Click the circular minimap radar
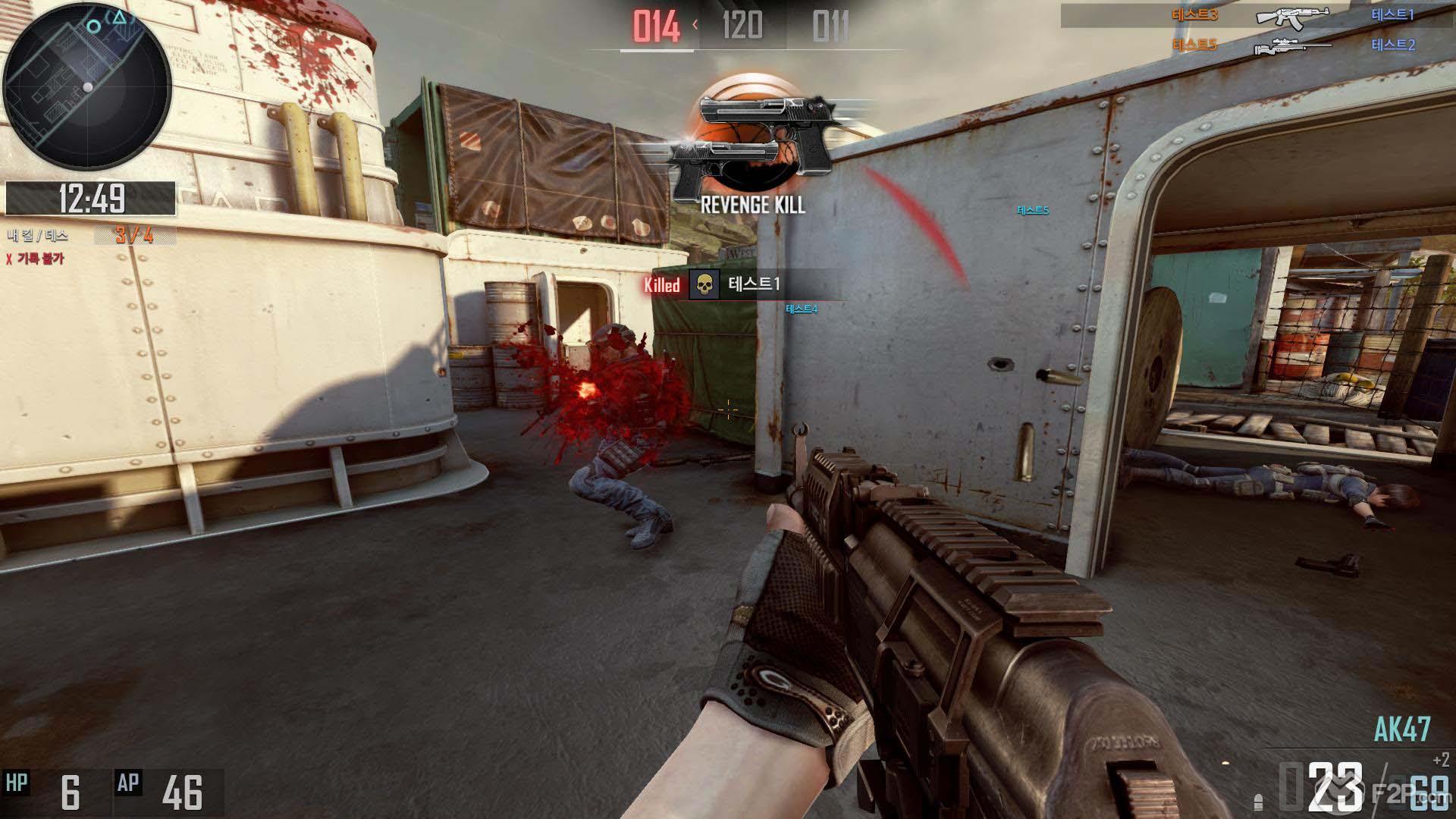1456x819 pixels. click(87, 86)
